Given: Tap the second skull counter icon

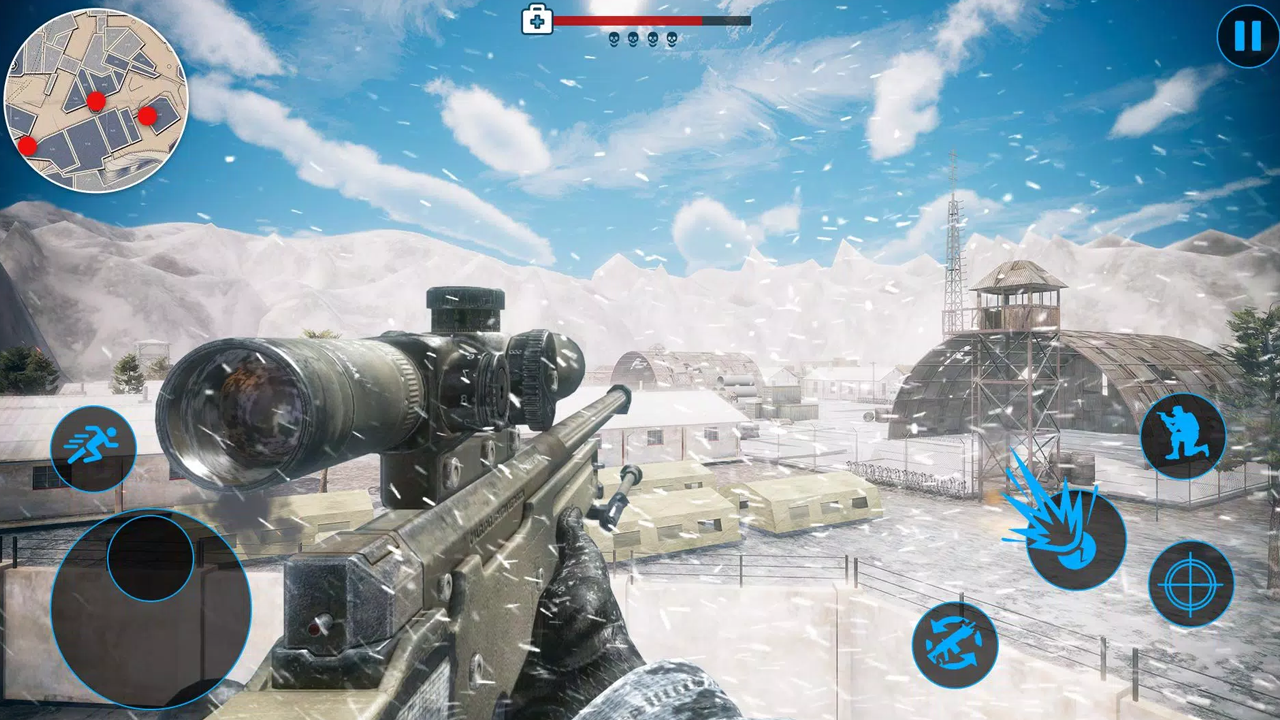Looking at the screenshot, I should [x=633, y=38].
